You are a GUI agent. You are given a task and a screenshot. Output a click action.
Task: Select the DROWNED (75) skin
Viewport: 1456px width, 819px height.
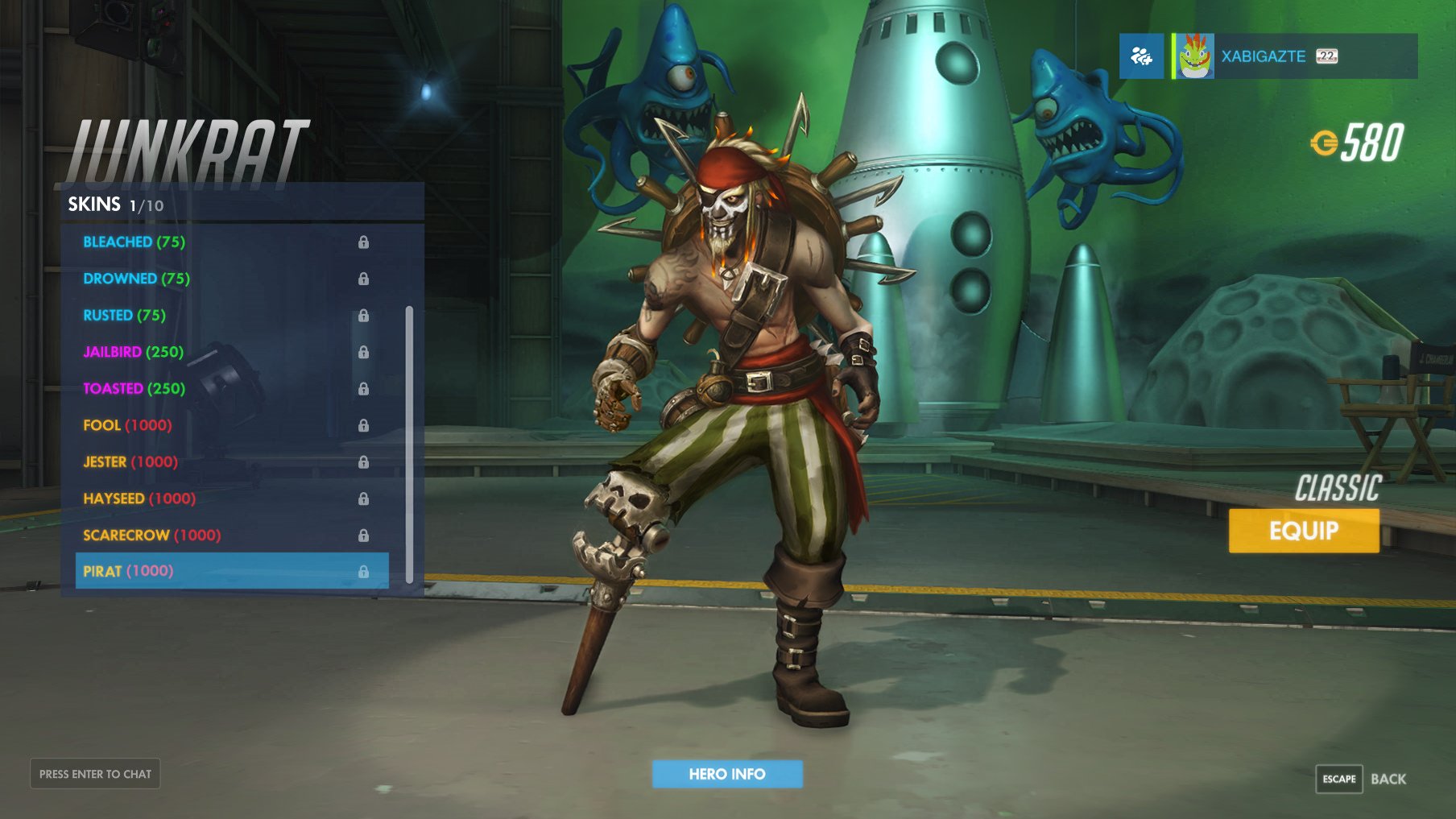[135, 279]
